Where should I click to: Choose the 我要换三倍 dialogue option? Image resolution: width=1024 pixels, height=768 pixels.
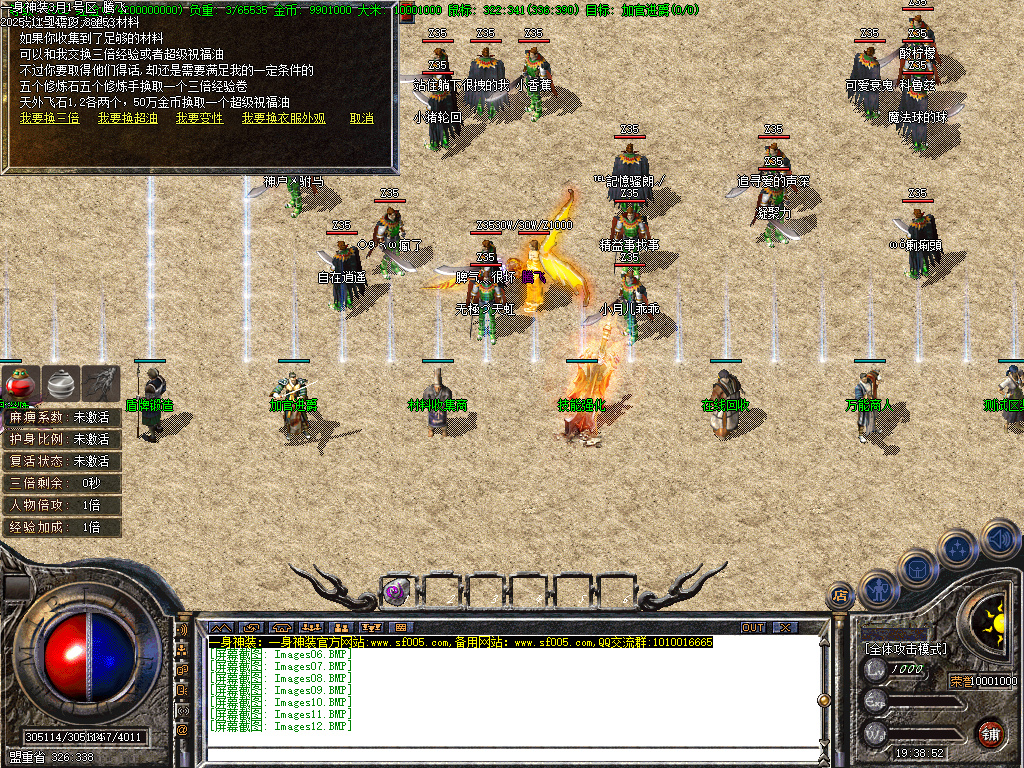coord(49,118)
